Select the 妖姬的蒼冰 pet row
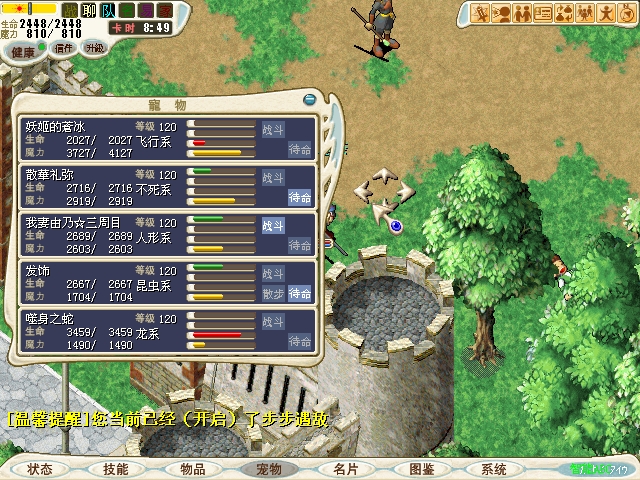The image size is (640, 480). tap(100, 140)
